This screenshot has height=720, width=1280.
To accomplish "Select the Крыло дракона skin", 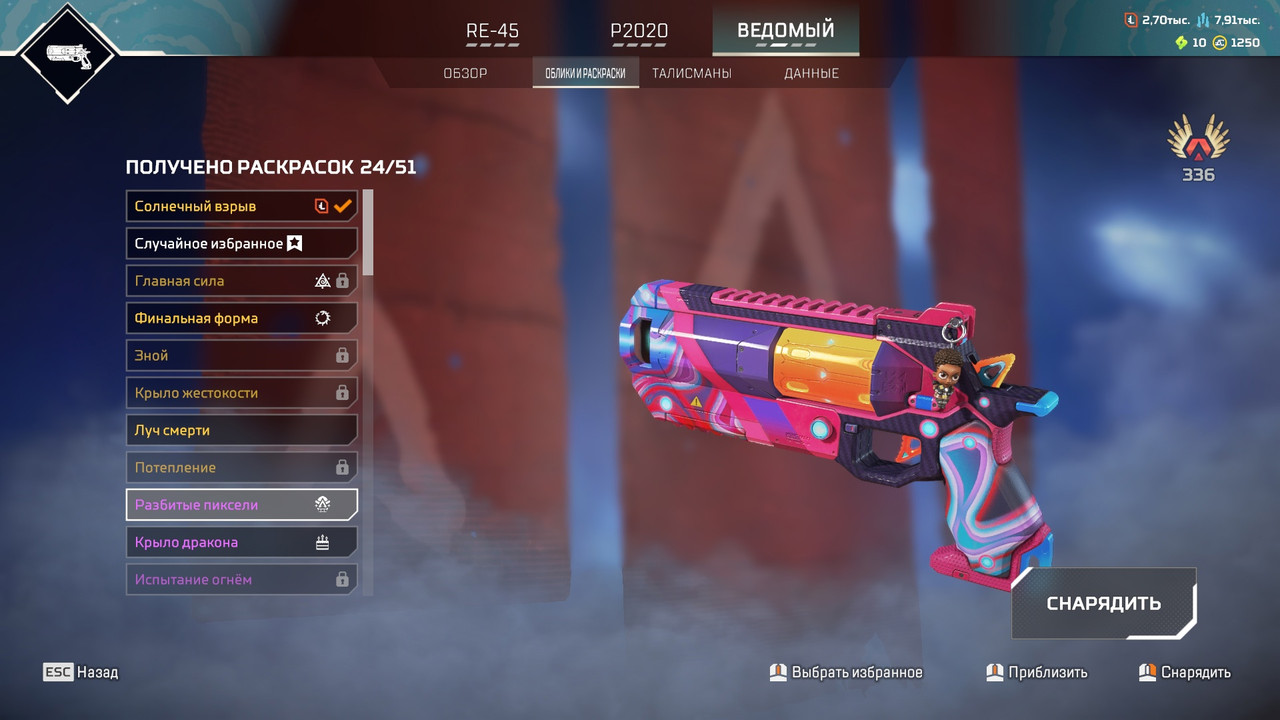I will (x=242, y=542).
